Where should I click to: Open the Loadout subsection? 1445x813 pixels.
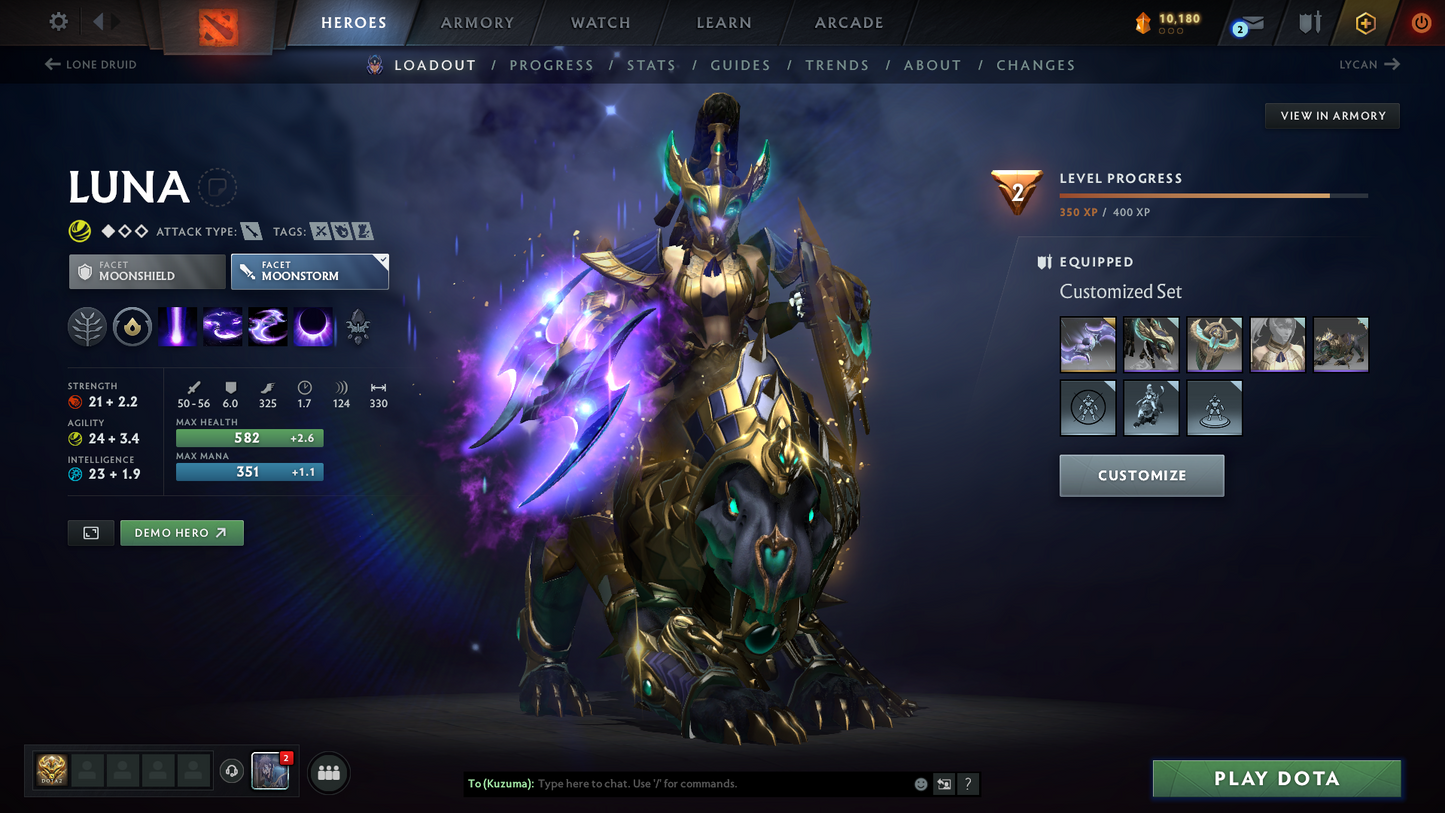click(x=435, y=65)
